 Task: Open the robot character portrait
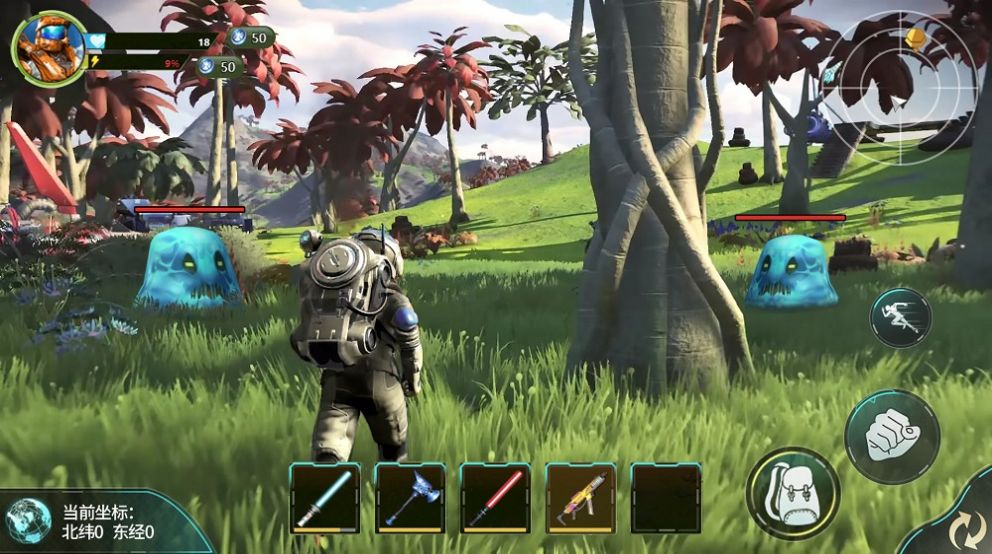click(48, 47)
